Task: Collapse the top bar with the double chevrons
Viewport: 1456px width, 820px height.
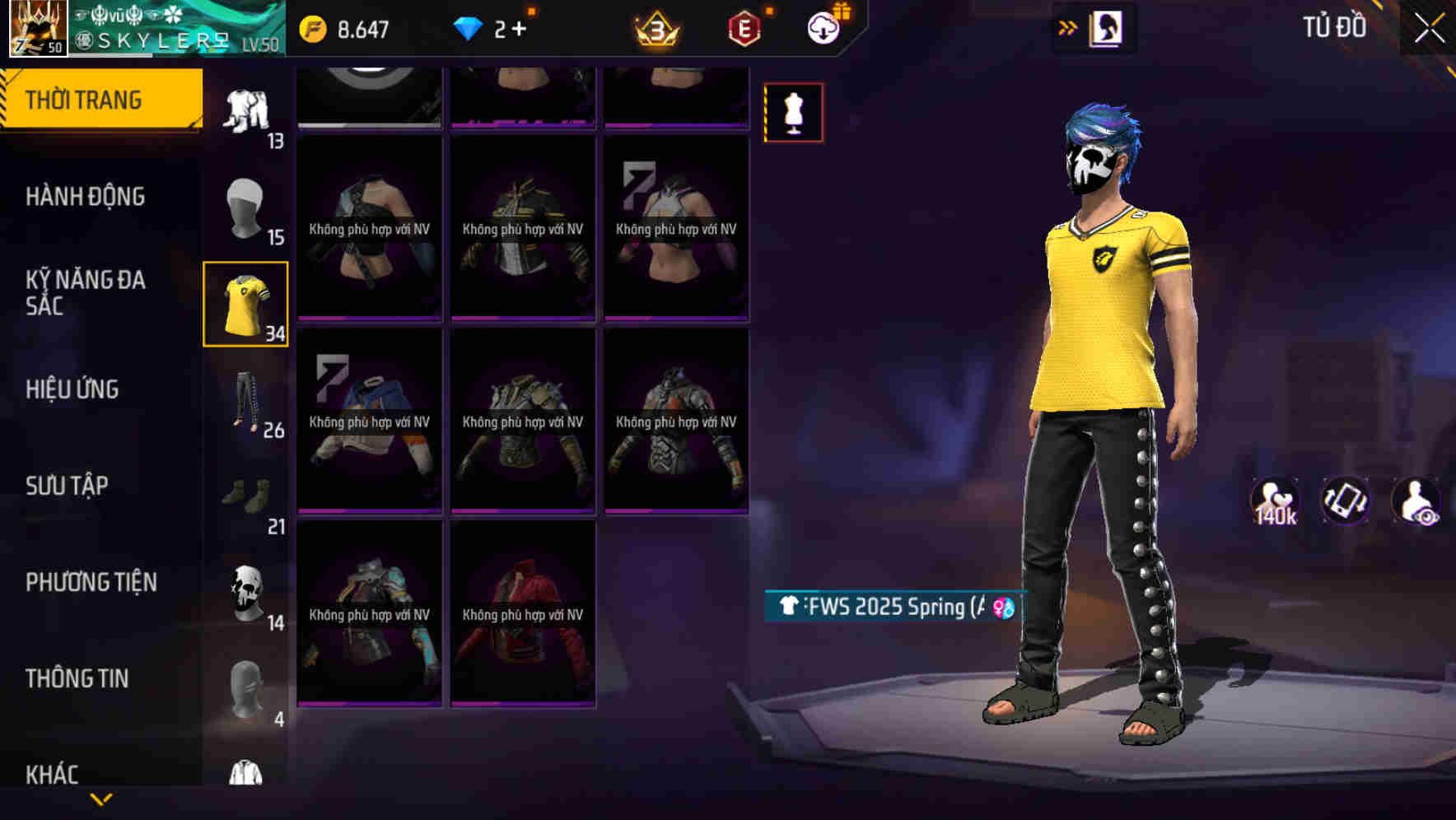Action: pos(1067,27)
